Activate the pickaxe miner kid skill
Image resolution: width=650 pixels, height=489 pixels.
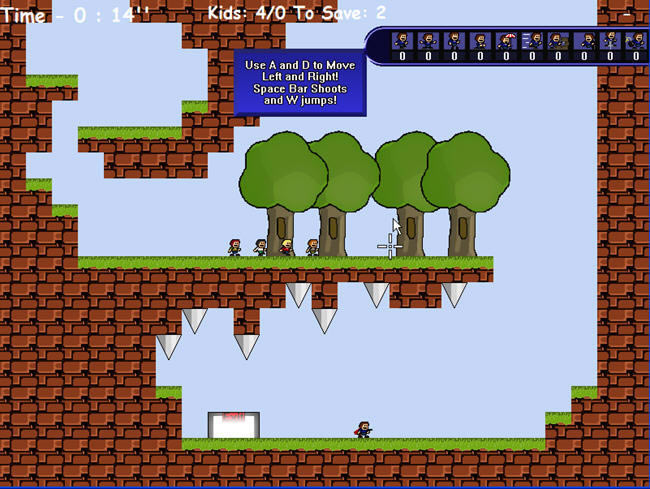click(636, 40)
